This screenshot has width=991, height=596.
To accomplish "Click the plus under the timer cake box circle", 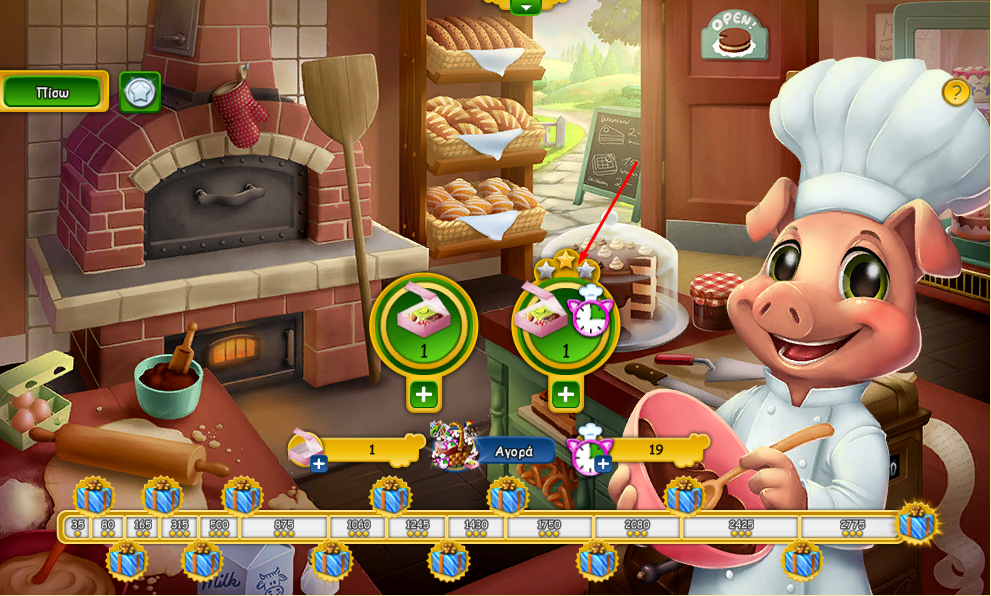I will [x=566, y=394].
